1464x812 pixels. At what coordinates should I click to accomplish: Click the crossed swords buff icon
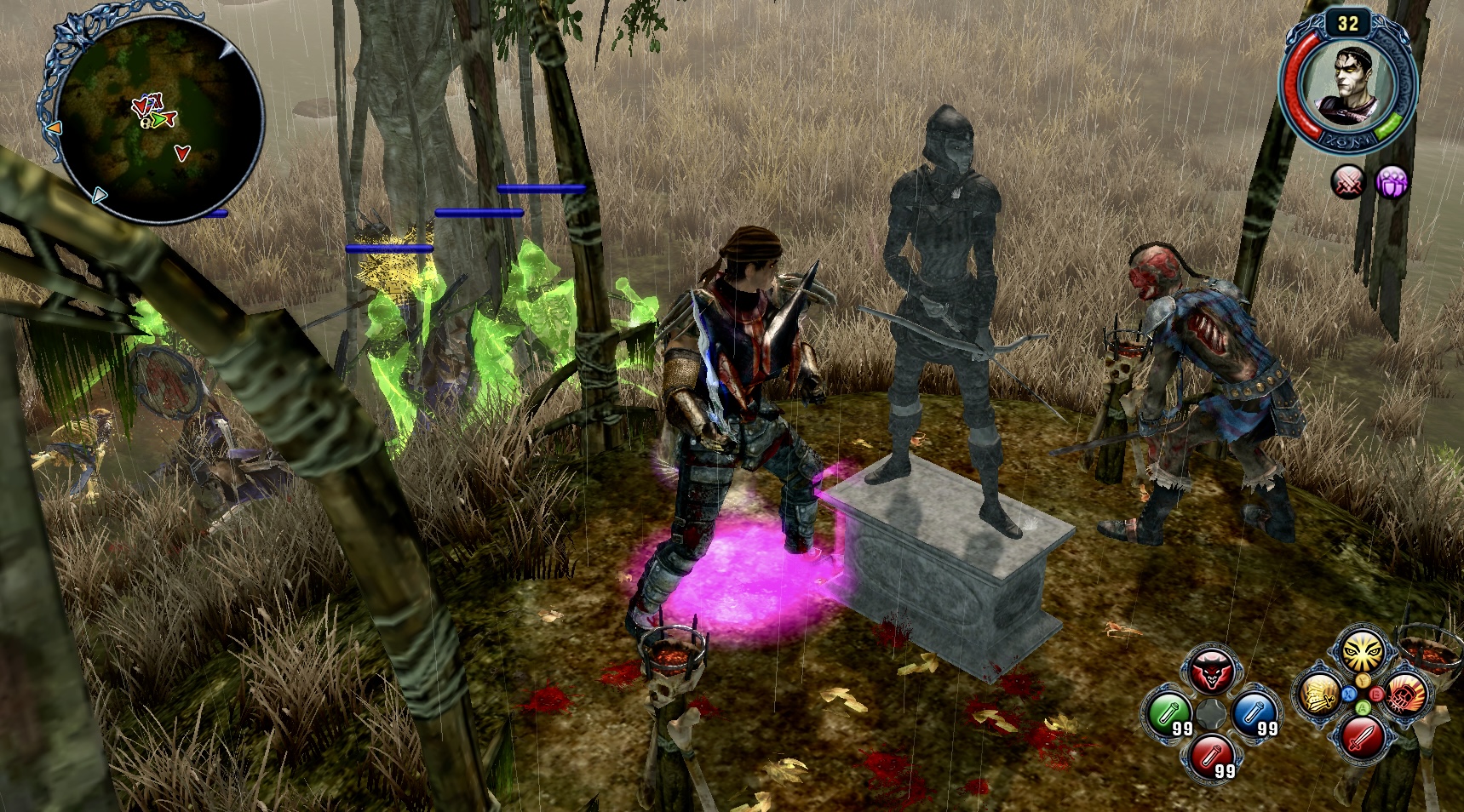(x=1348, y=181)
